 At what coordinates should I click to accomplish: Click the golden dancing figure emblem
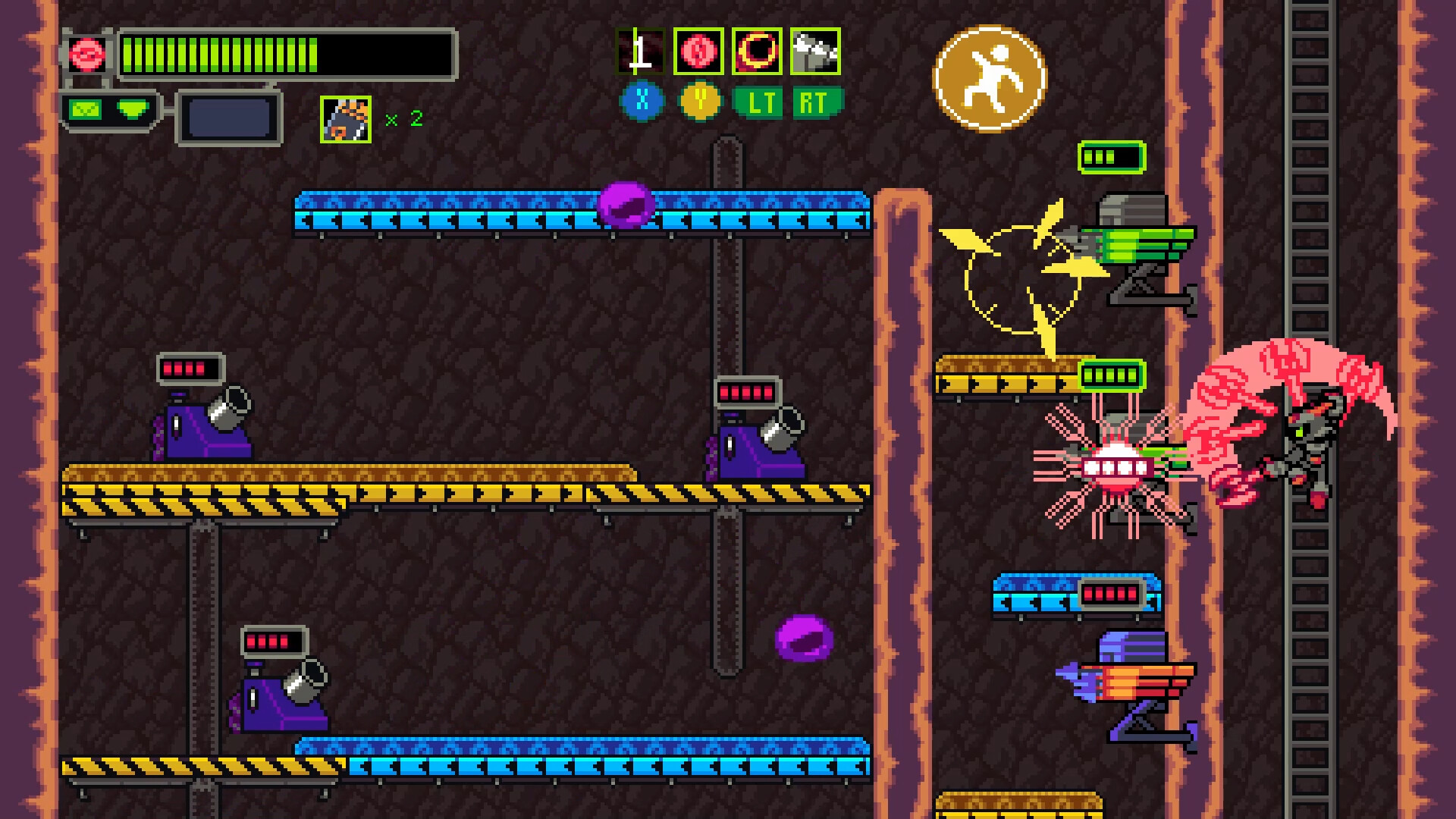point(990,78)
